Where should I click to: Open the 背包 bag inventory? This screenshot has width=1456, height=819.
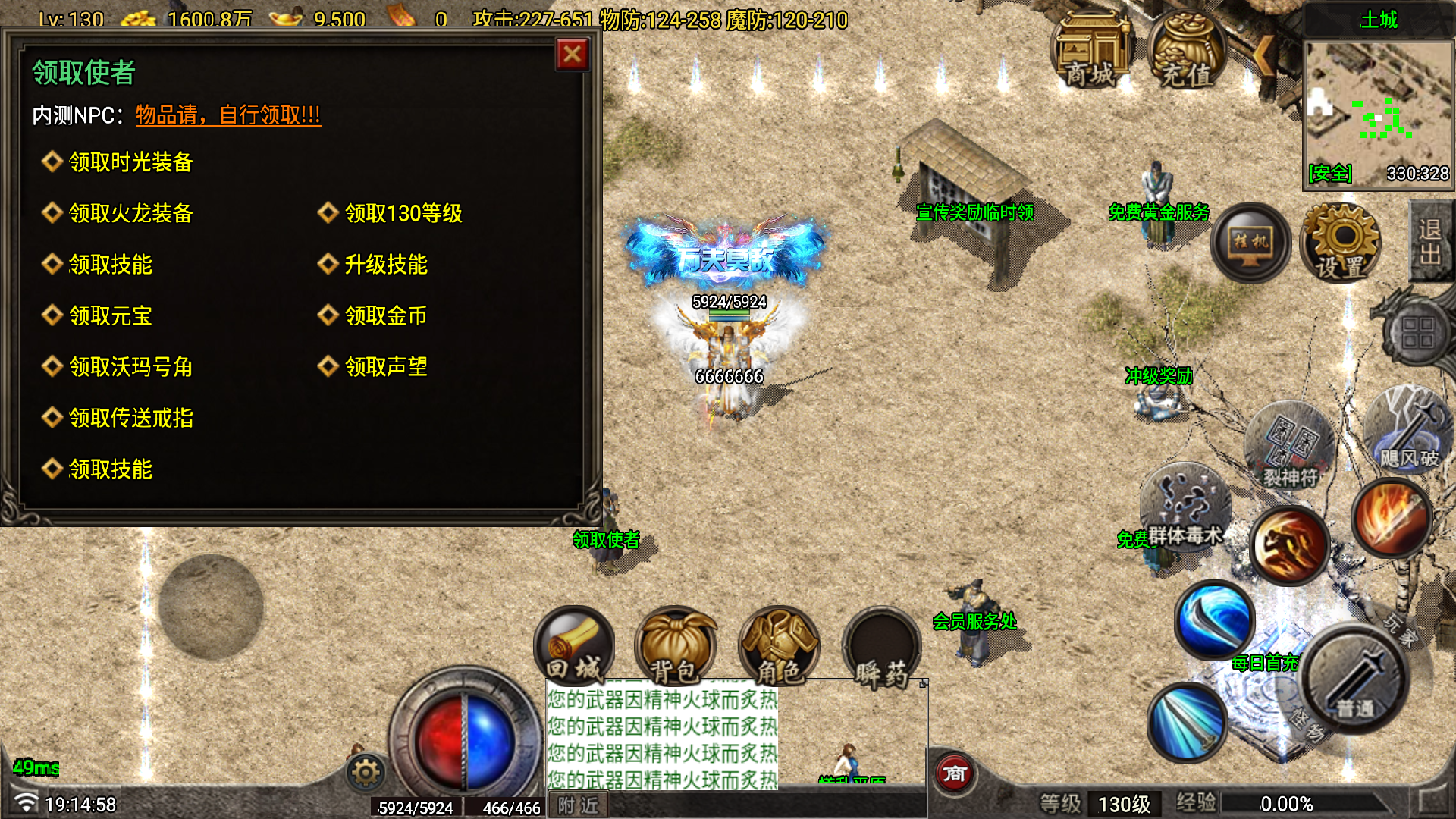tap(675, 647)
